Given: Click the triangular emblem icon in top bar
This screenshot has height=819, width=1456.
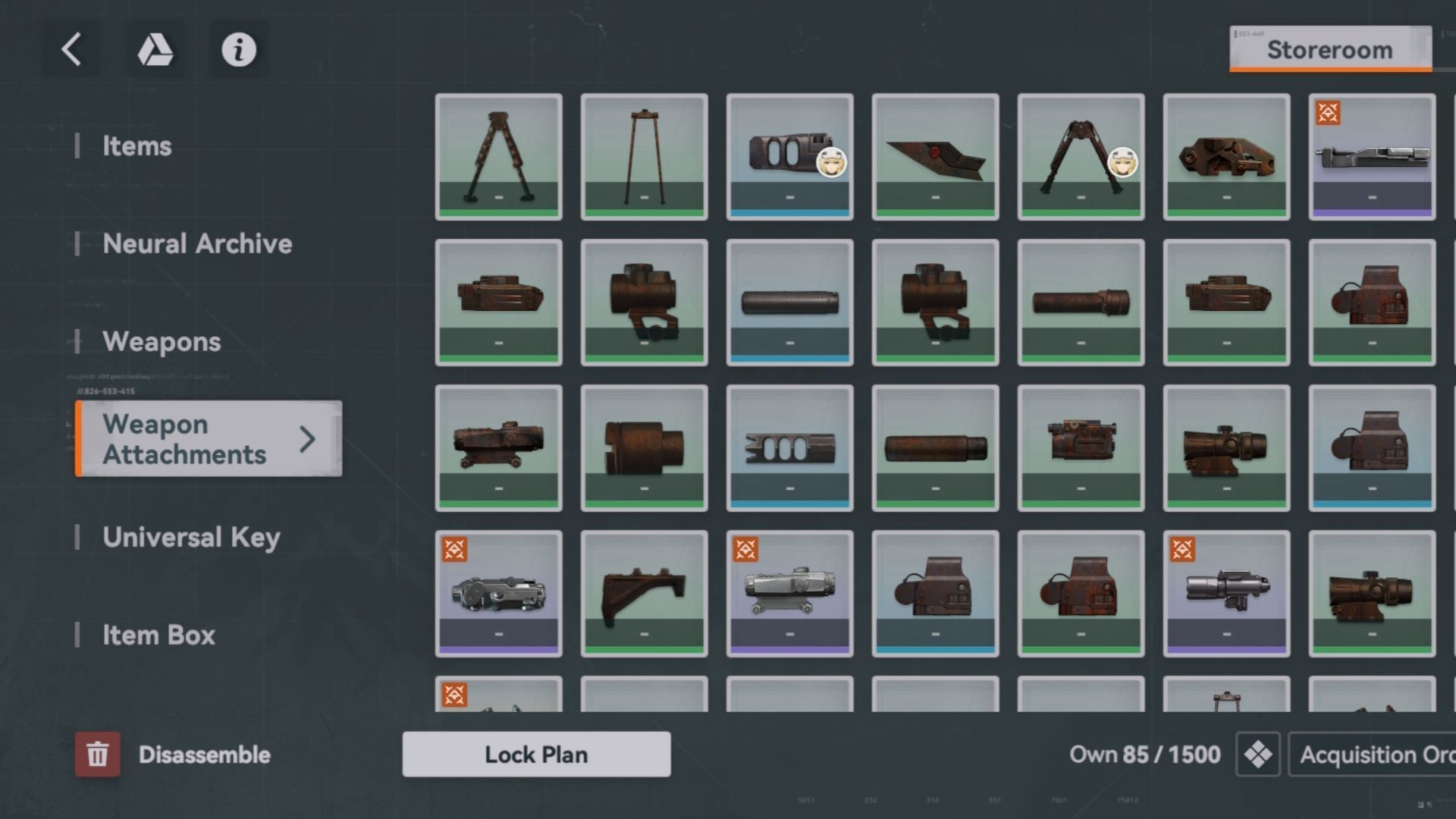Looking at the screenshot, I should [155, 49].
